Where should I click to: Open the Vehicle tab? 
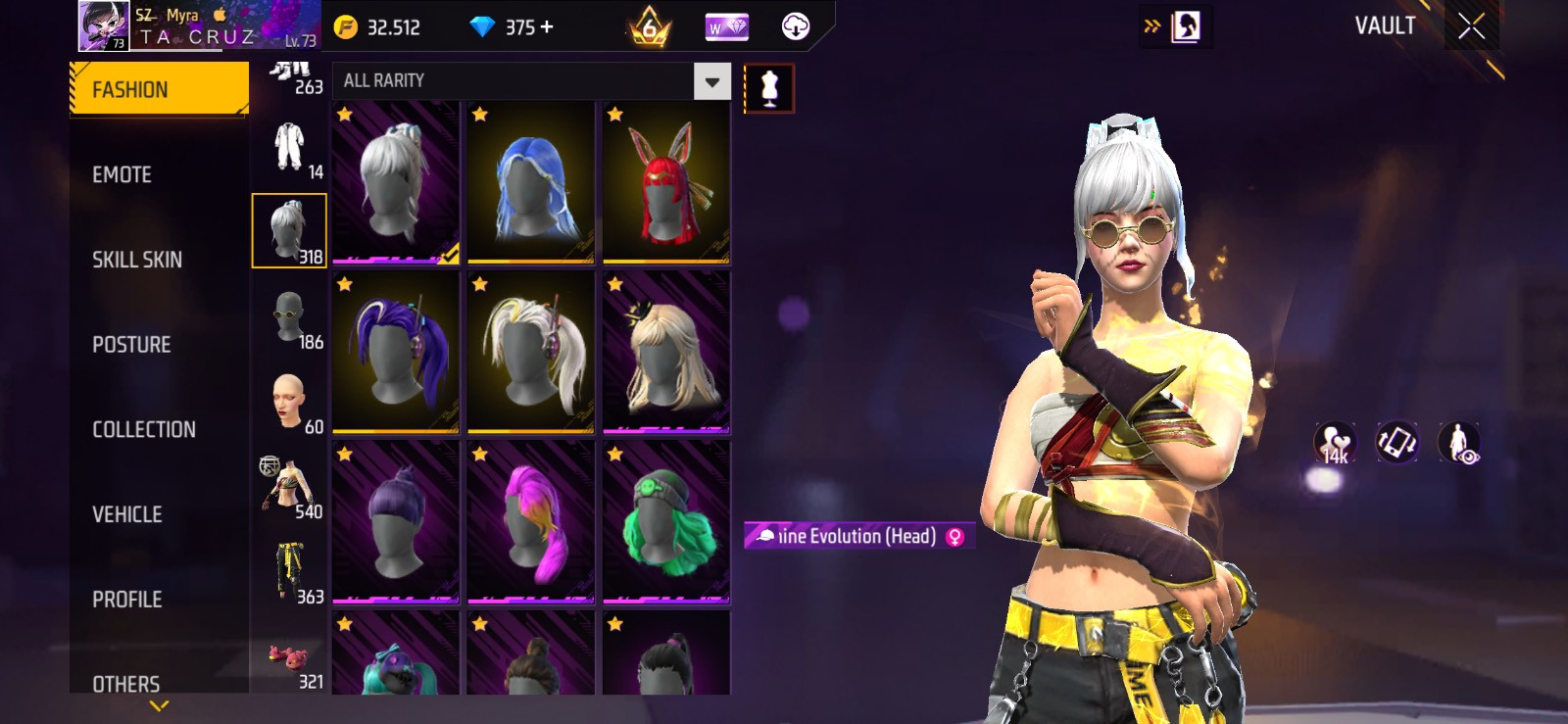(127, 514)
